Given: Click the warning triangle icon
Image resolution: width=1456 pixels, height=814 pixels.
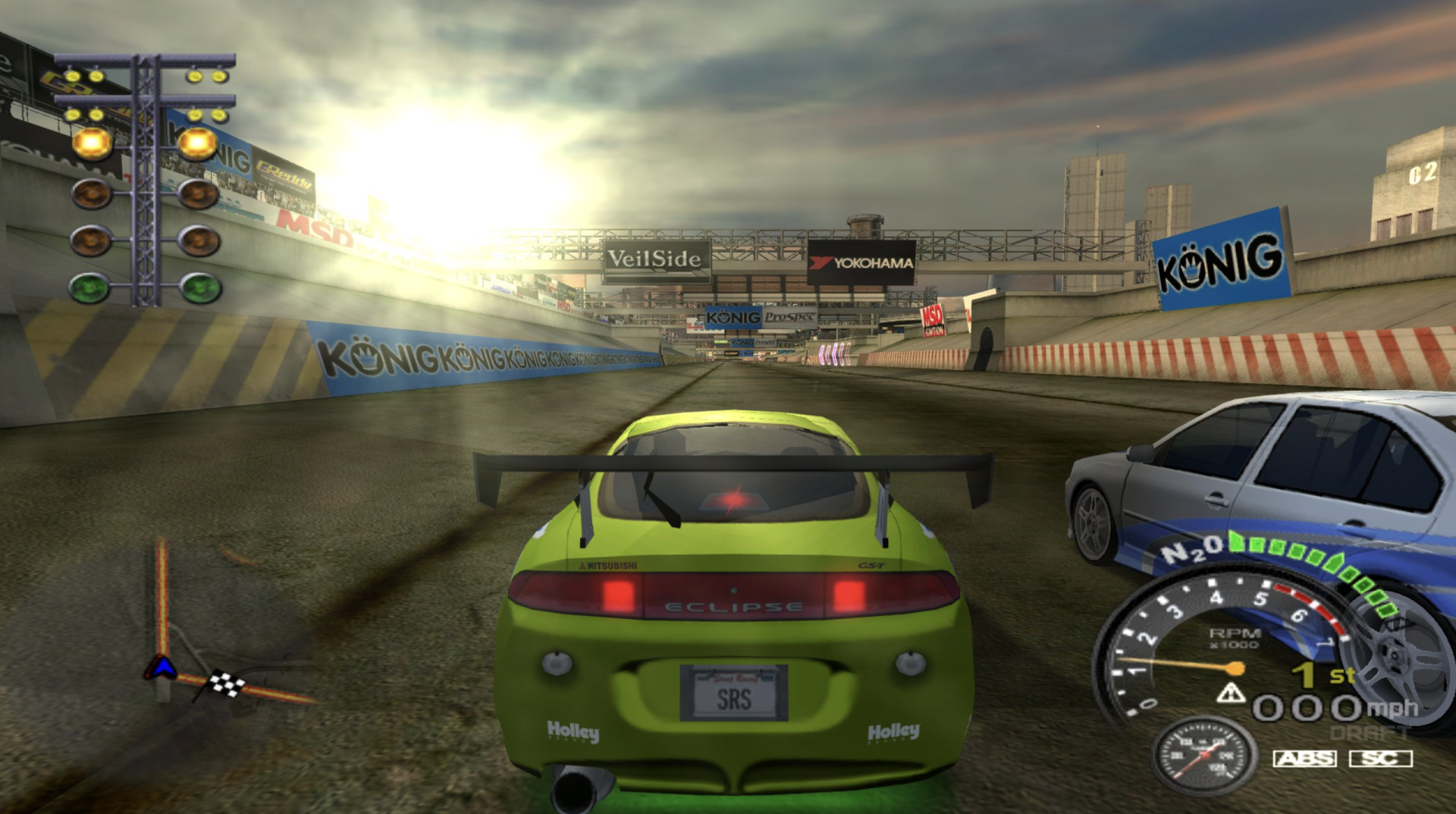Looking at the screenshot, I should pos(1230,693).
